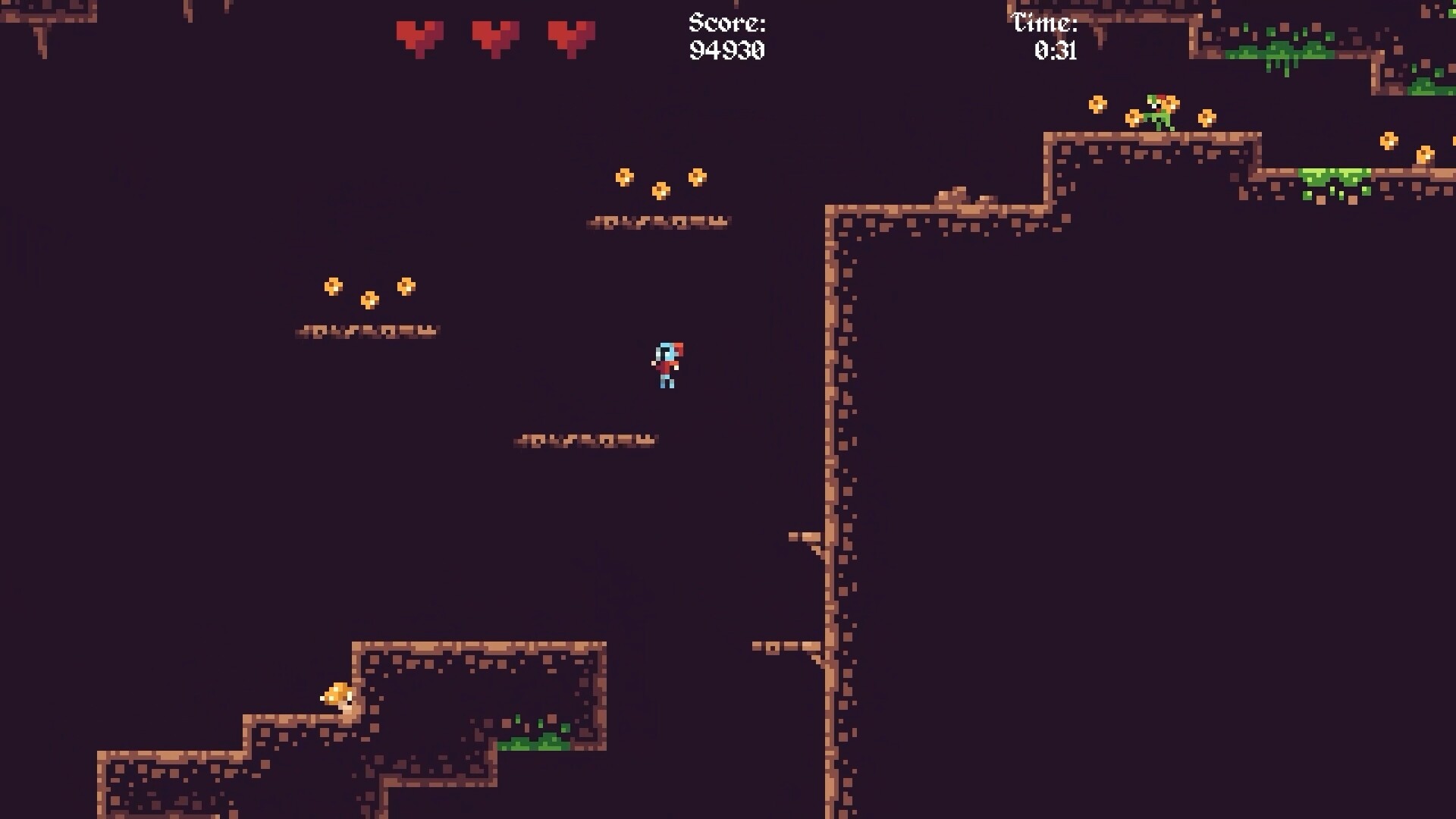The width and height of the screenshot is (1456, 819).
Task: Select the middle coin of the left trio
Action: tap(369, 300)
